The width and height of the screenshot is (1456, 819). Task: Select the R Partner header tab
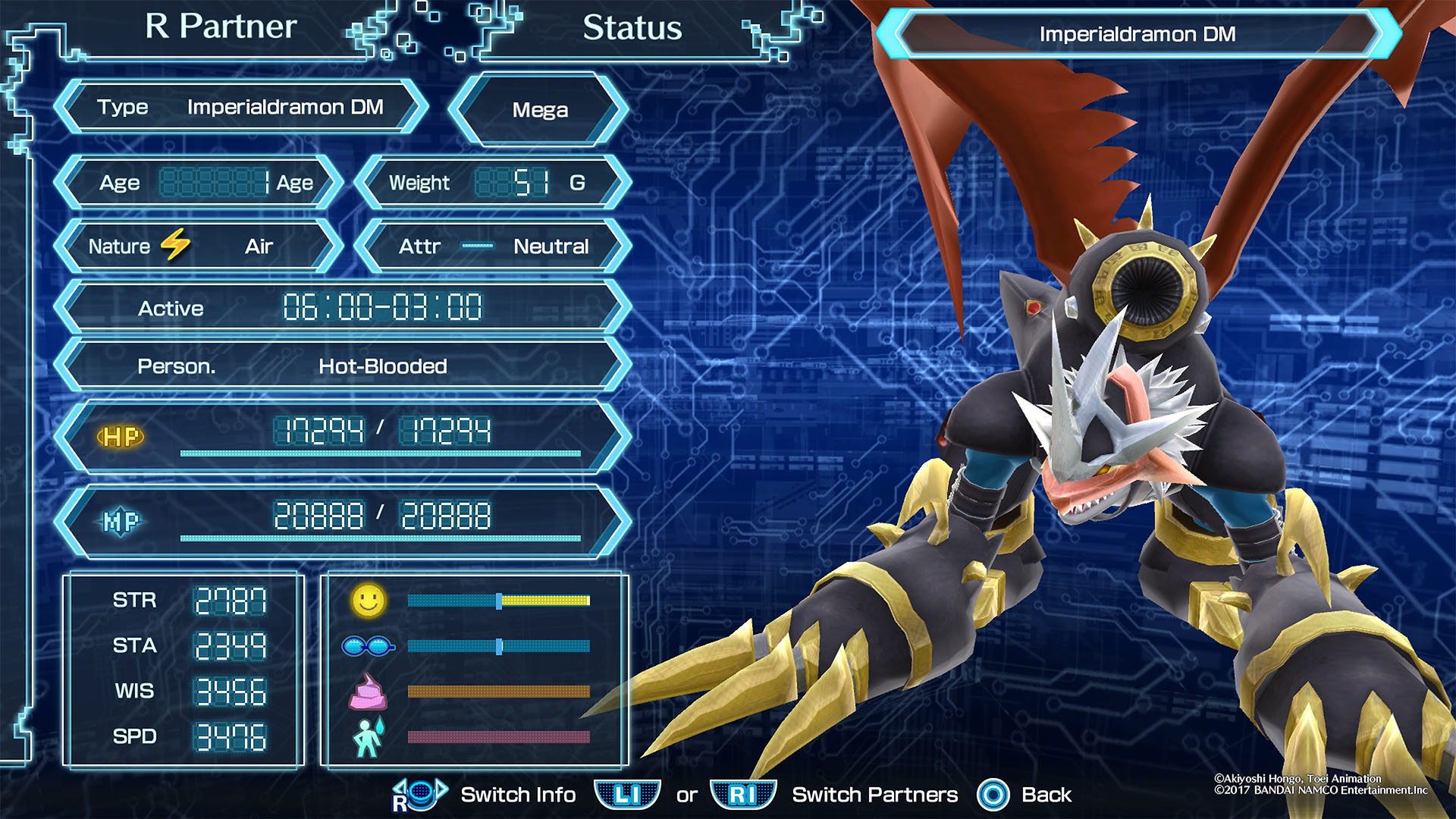tap(221, 27)
